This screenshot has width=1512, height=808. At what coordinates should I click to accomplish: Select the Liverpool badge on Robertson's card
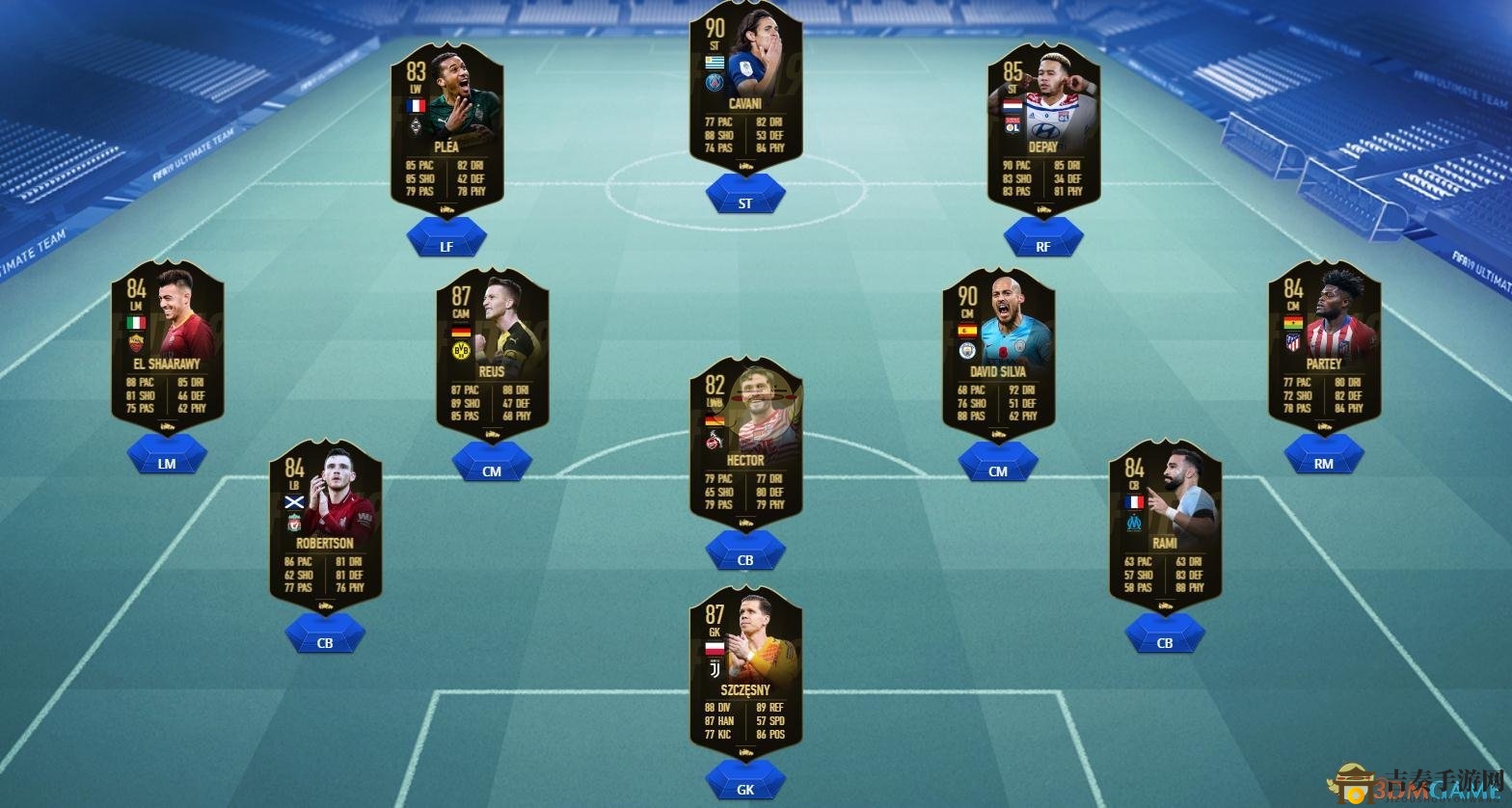[294, 523]
